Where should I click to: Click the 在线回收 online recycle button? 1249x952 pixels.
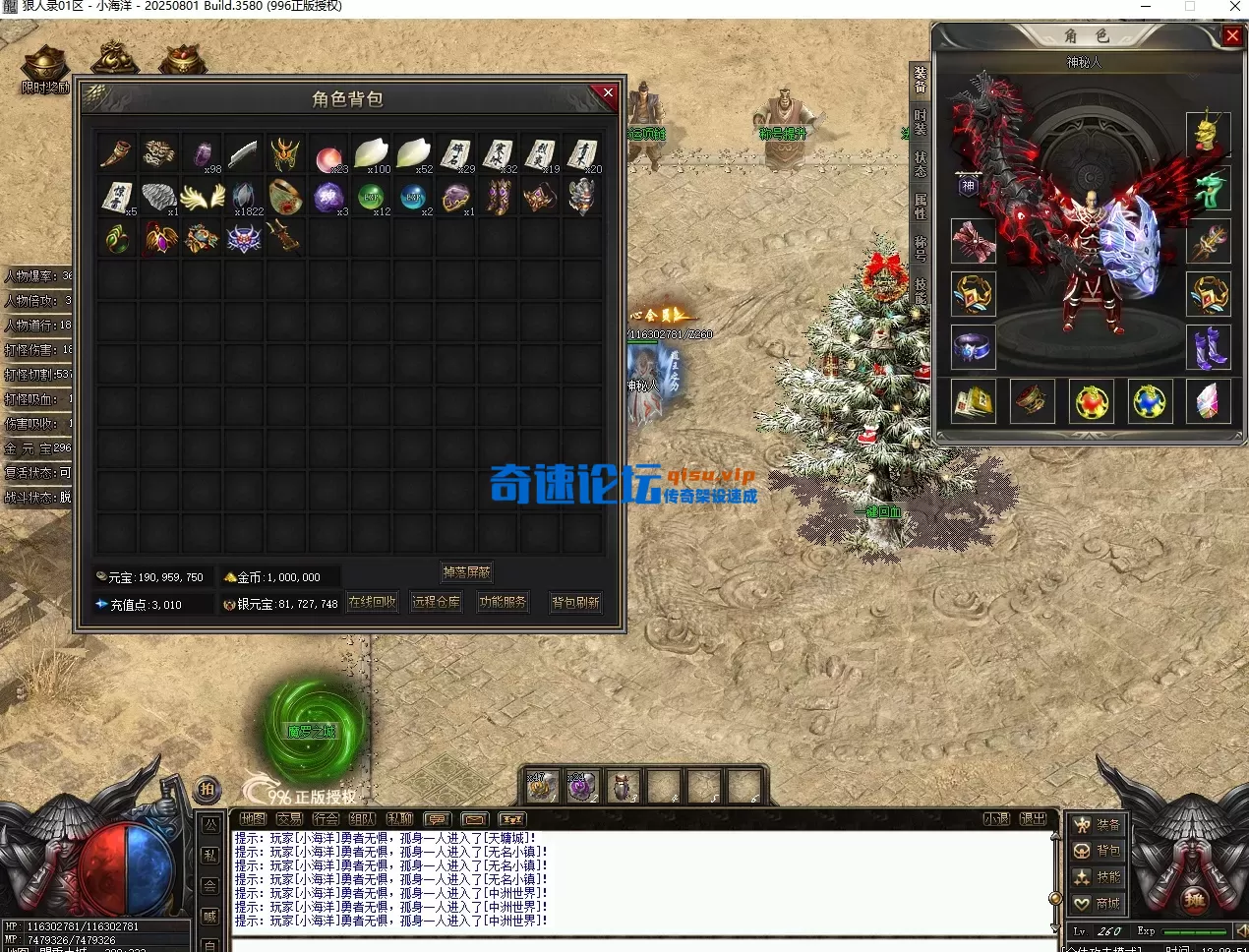click(x=373, y=602)
